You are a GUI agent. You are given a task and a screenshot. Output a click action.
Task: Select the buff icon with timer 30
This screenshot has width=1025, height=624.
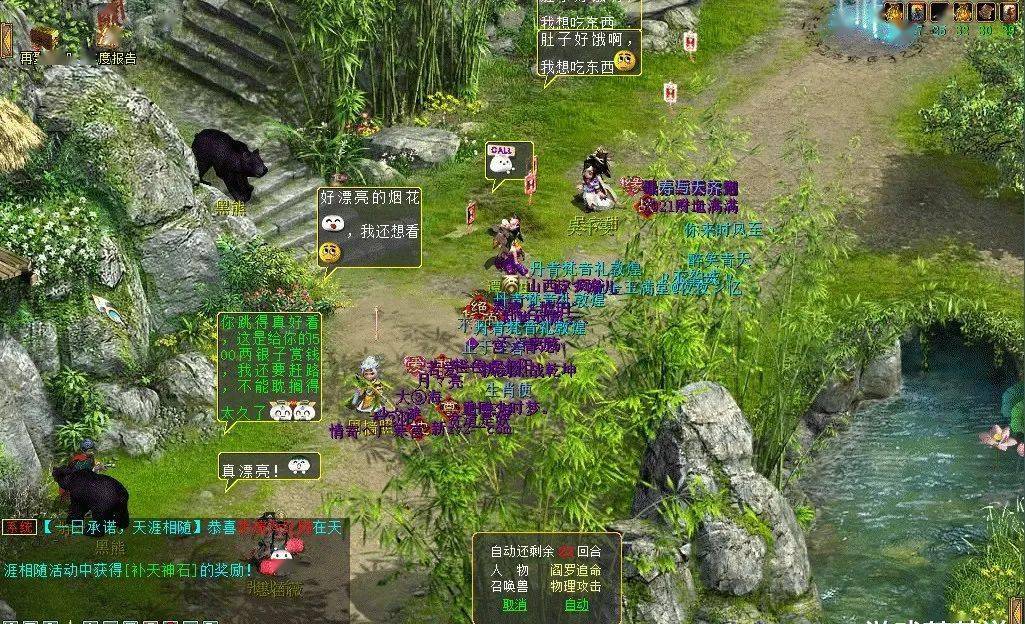(985, 13)
